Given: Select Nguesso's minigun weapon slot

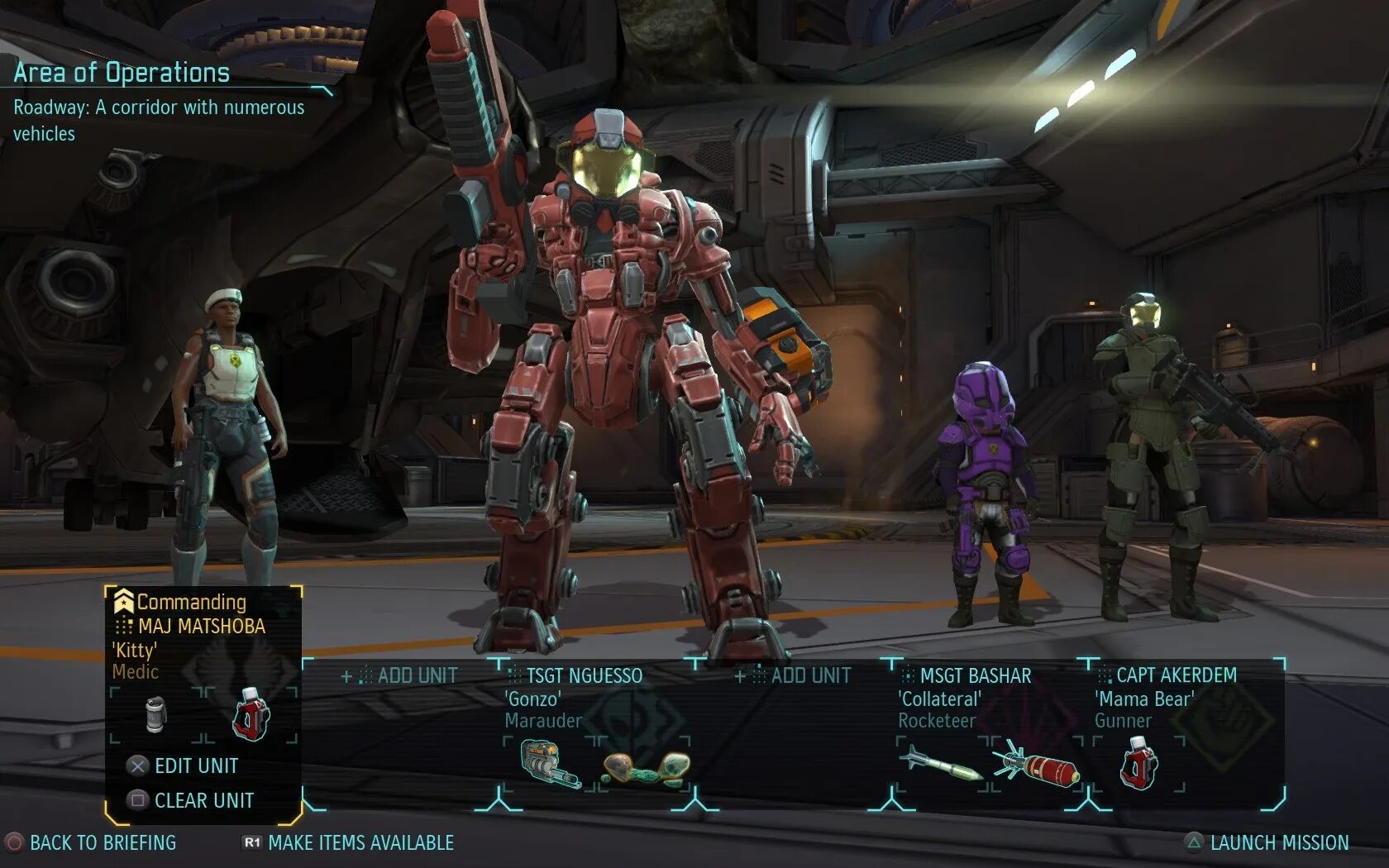Looking at the screenshot, I should 550,764.
